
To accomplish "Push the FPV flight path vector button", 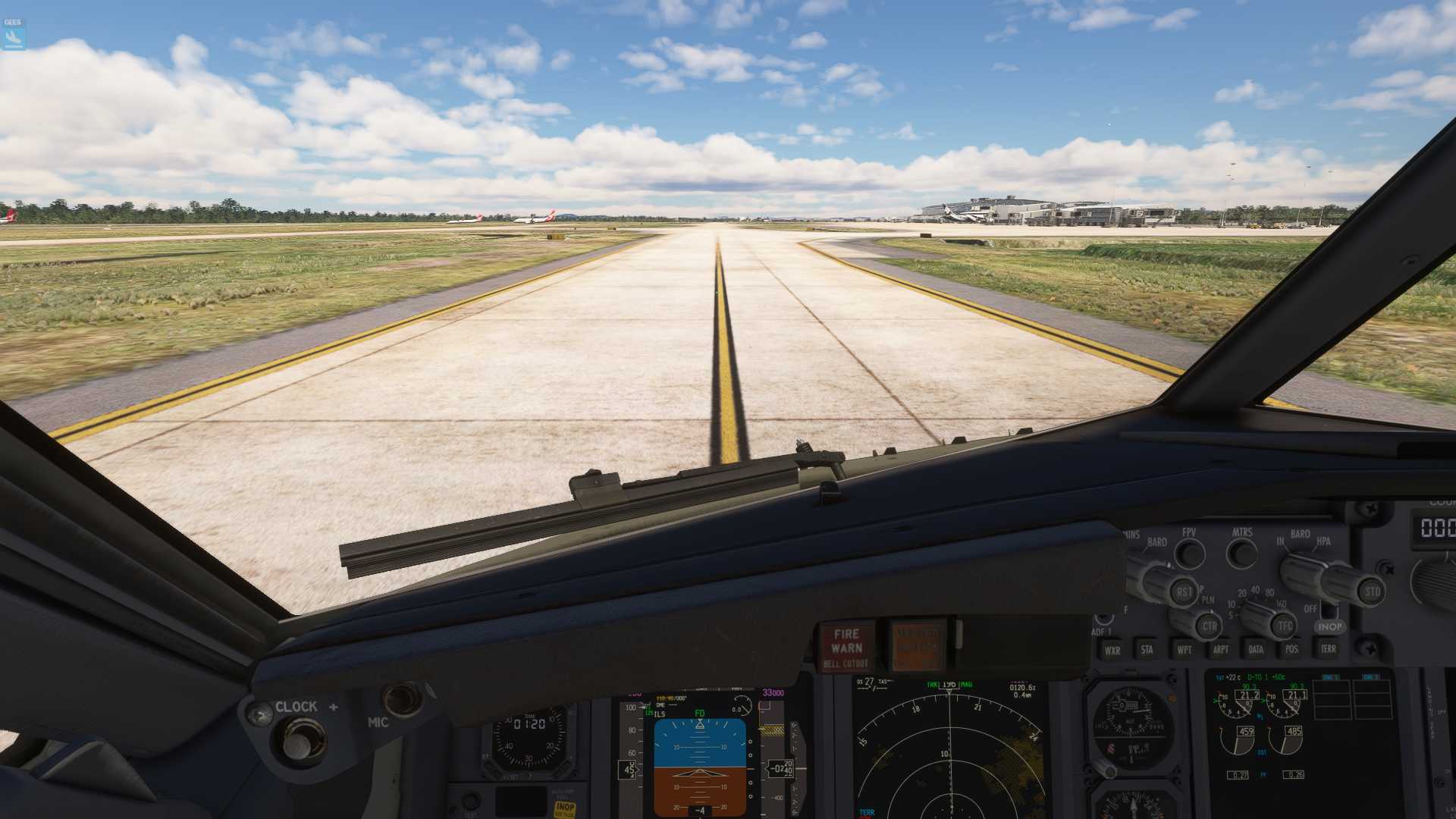I will pos(1190,554).
